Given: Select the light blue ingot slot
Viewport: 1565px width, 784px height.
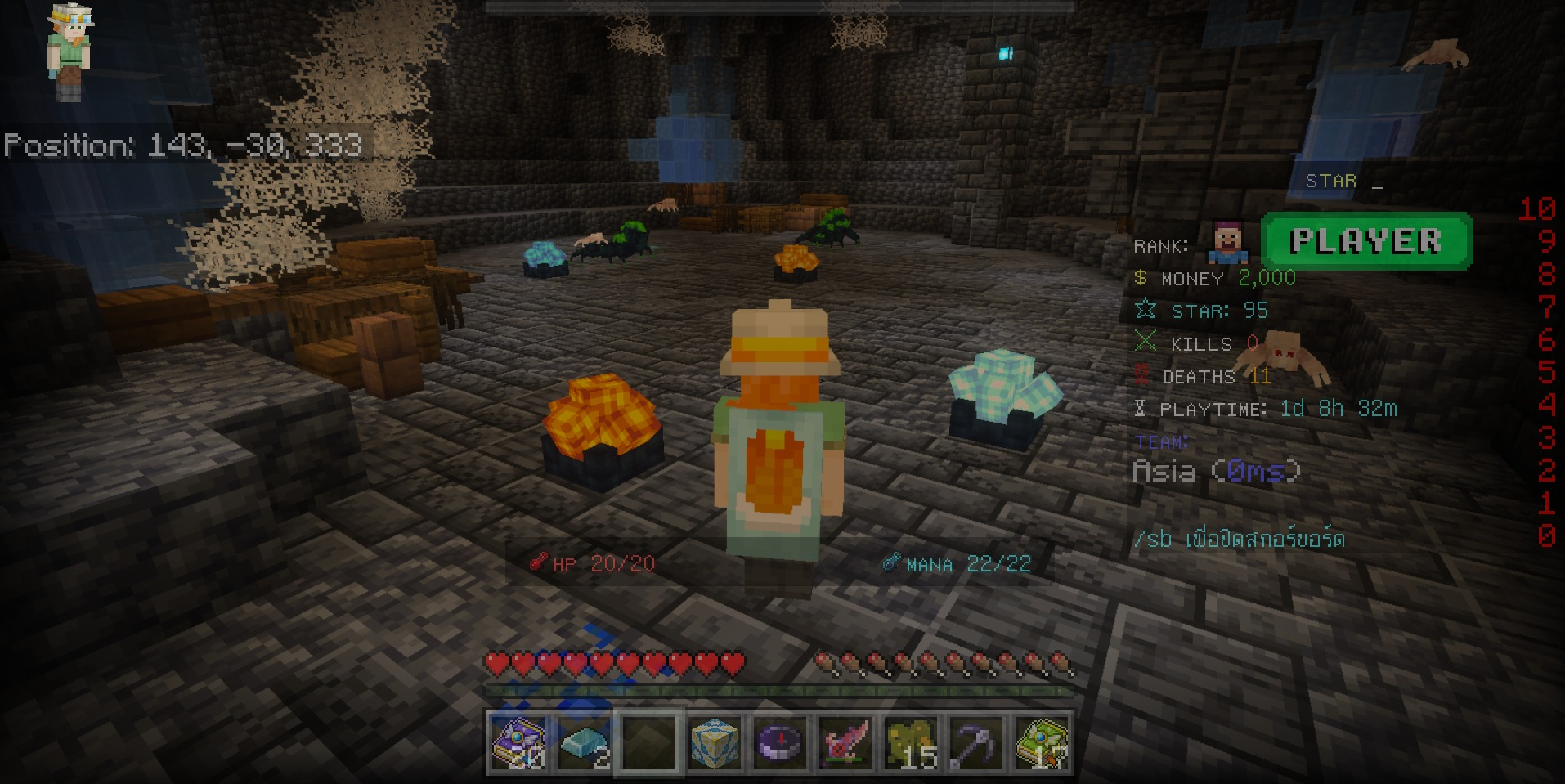Looking at the screenshot, I should pyautogui.click(x=584, y=743).
